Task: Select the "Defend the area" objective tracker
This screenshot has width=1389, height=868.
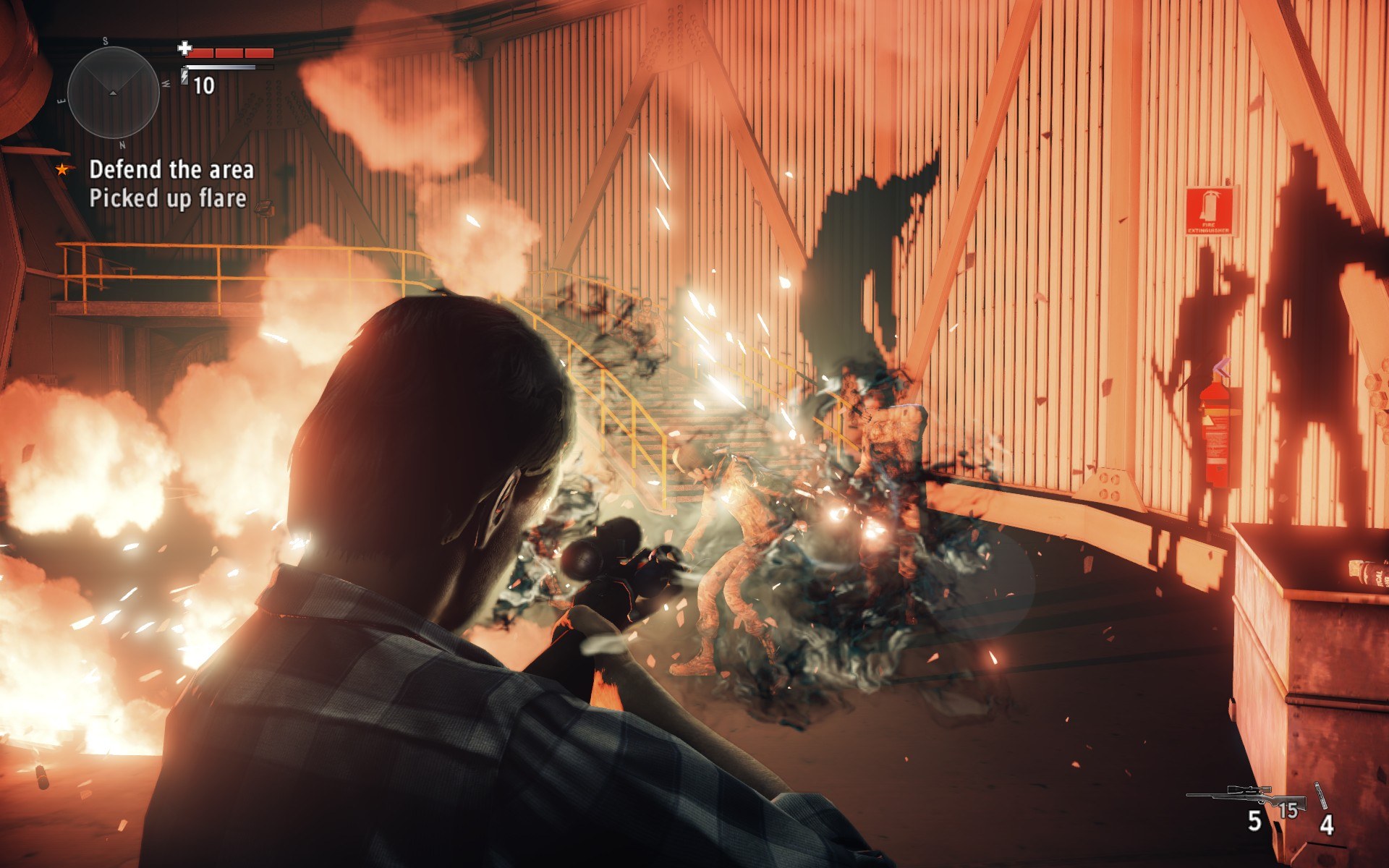Action: pyautogui.click(x=171, y=170)
